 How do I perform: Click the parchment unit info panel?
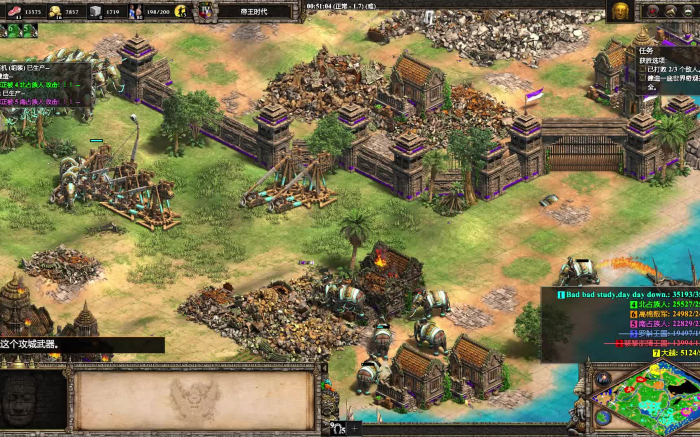coord(195,400)
